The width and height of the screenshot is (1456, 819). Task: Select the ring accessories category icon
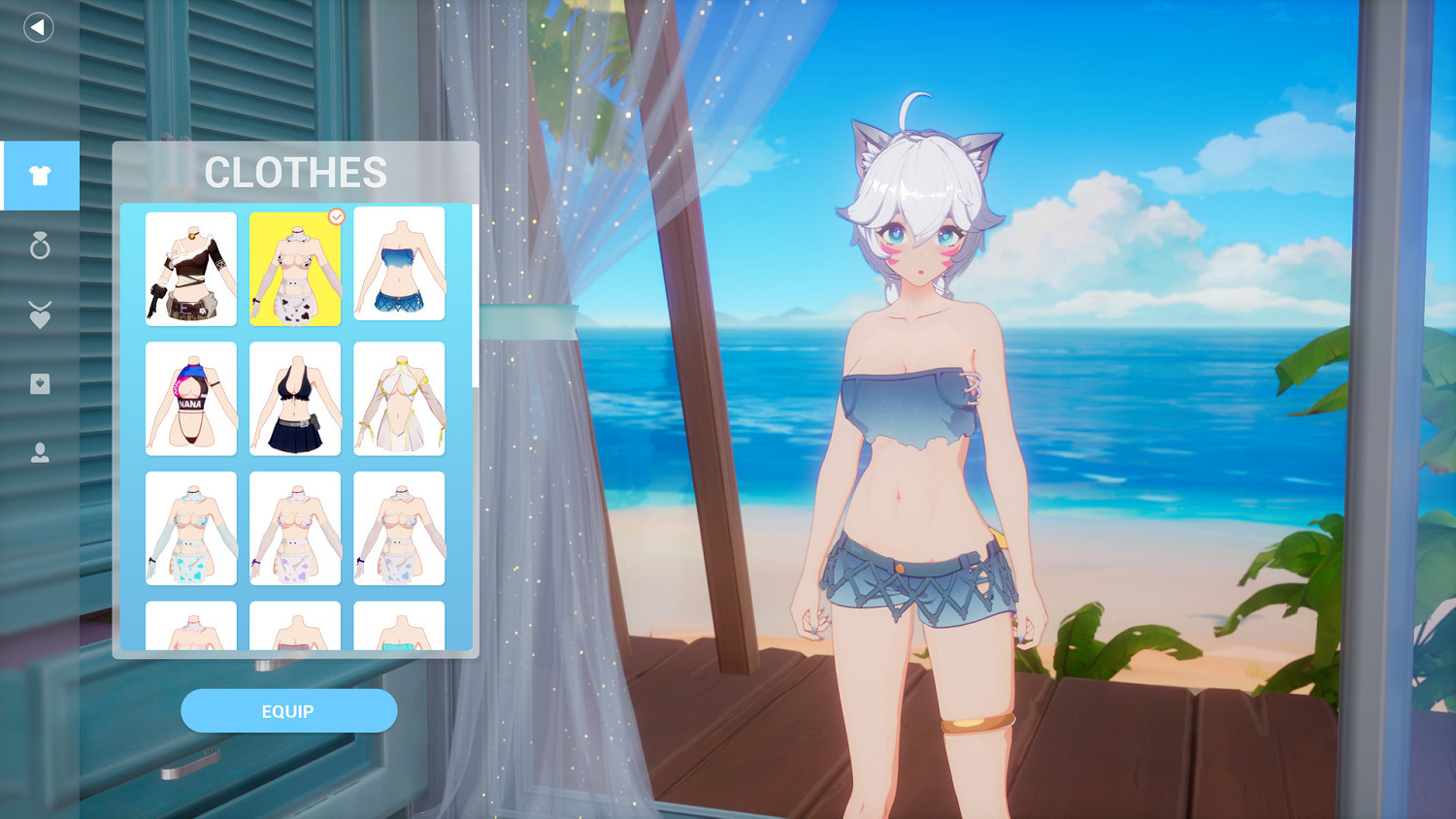coord(39,246)
